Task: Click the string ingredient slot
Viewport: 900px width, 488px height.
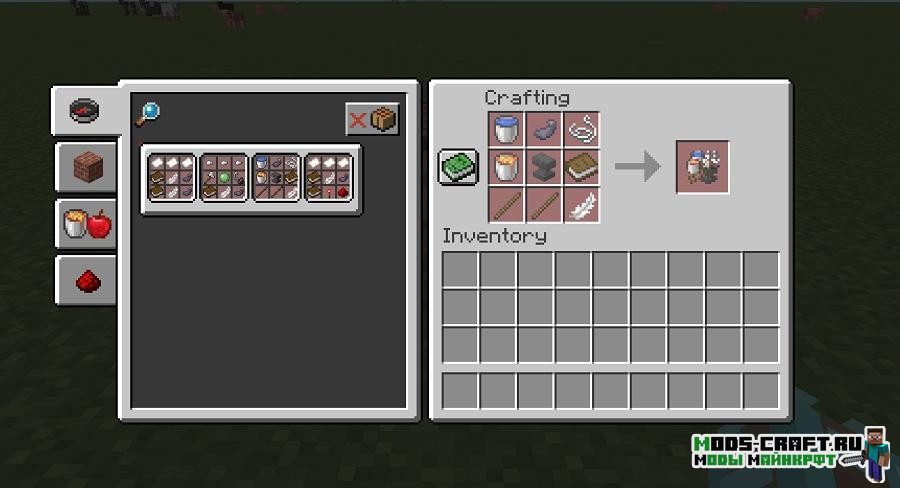Action: click(581, 130)
